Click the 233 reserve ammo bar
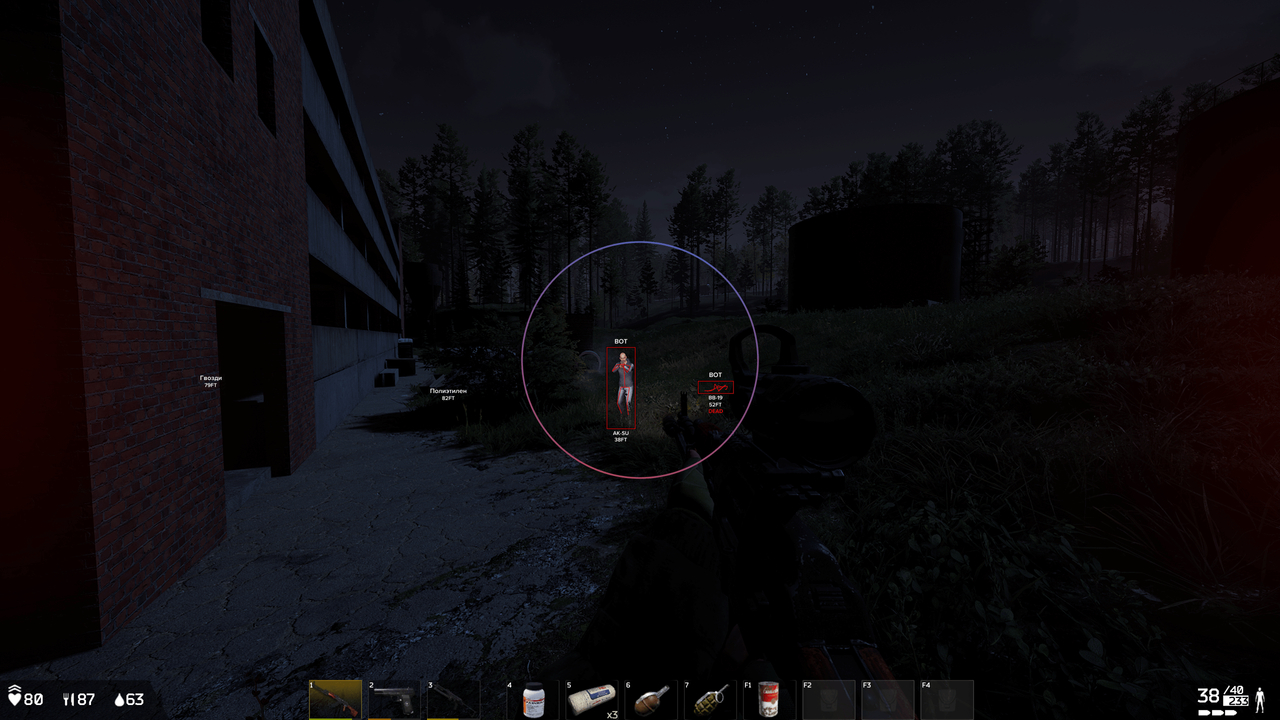The image size is (1280, 720). (x=1236, y=702)
